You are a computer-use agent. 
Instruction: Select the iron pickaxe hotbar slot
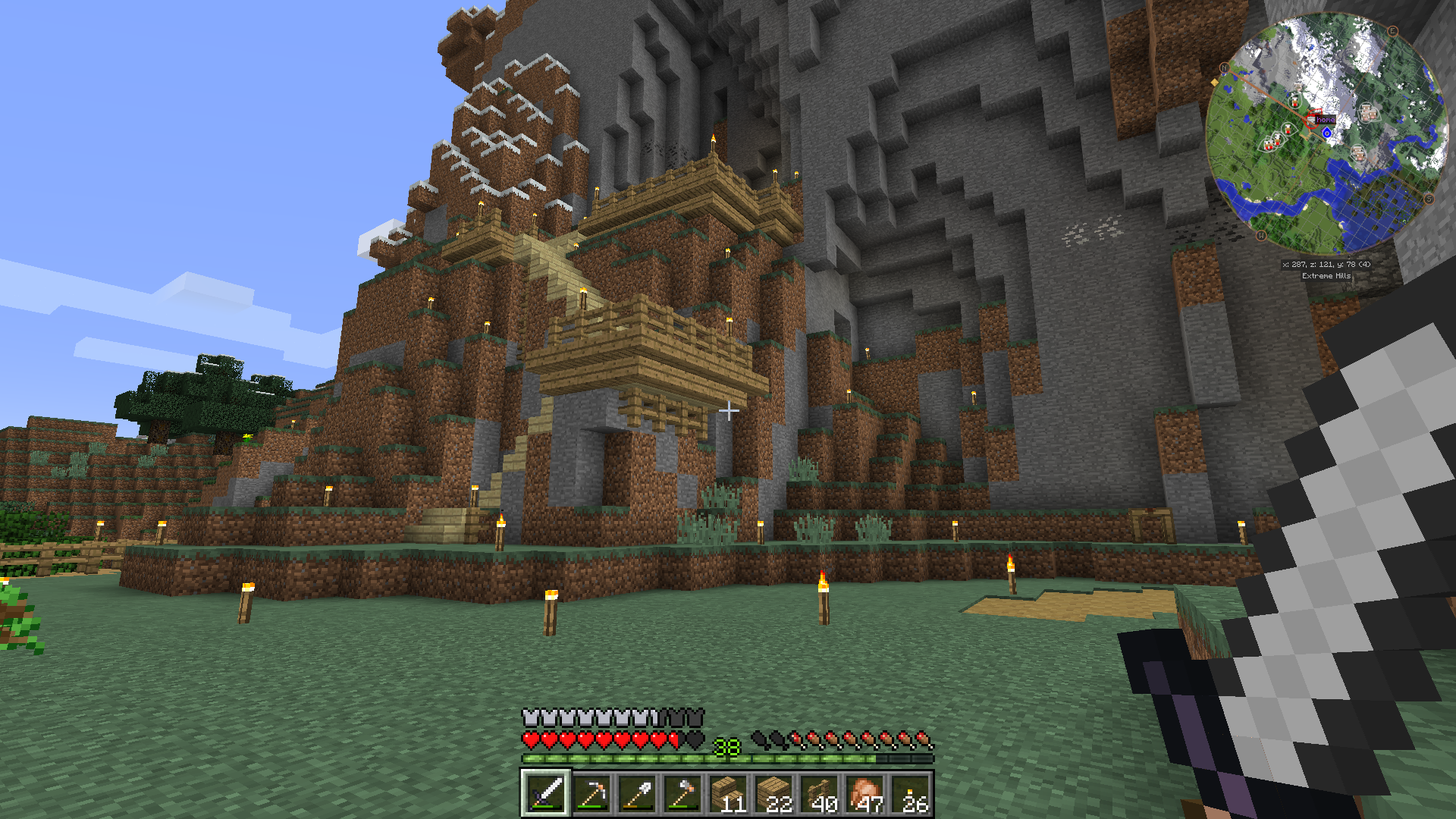click(591, 794)
